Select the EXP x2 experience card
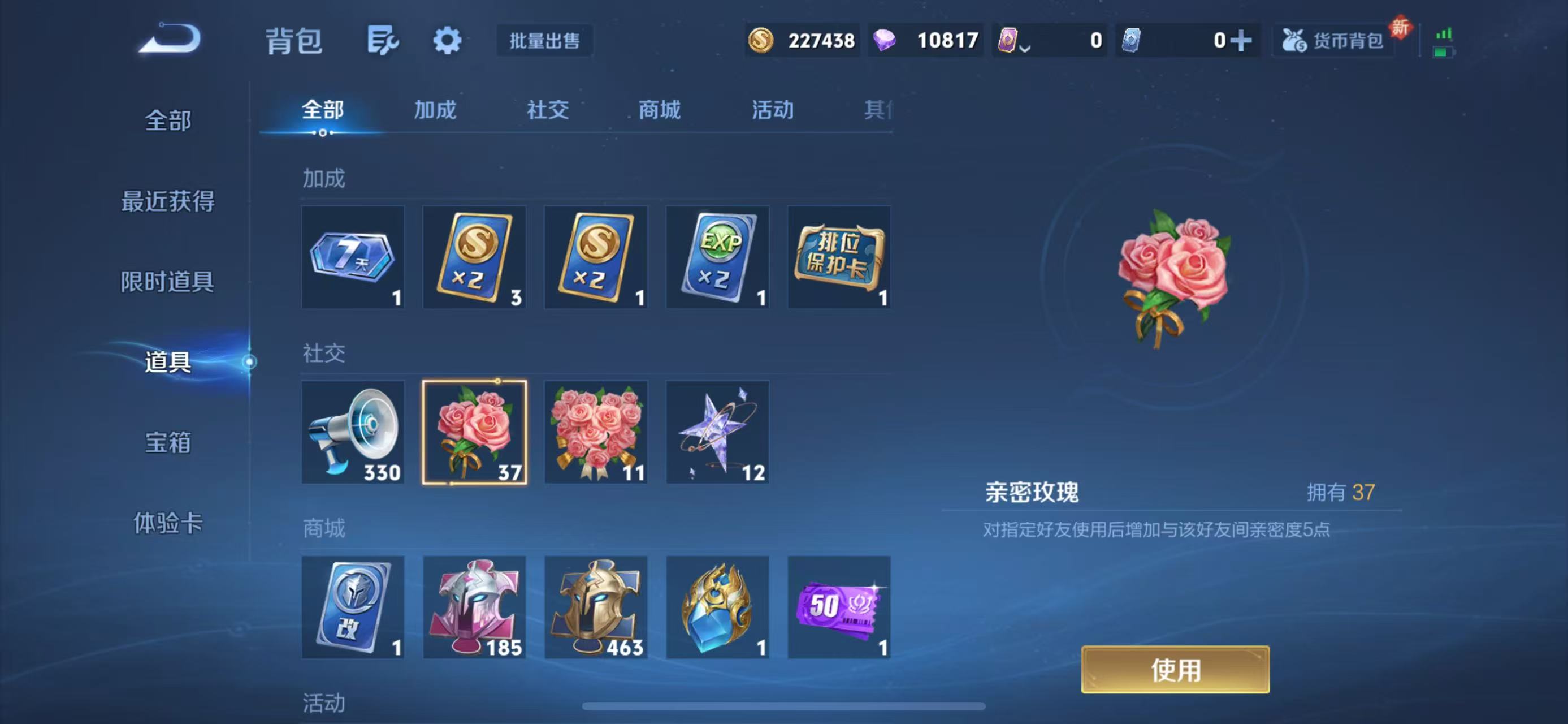 click(718, 256)
